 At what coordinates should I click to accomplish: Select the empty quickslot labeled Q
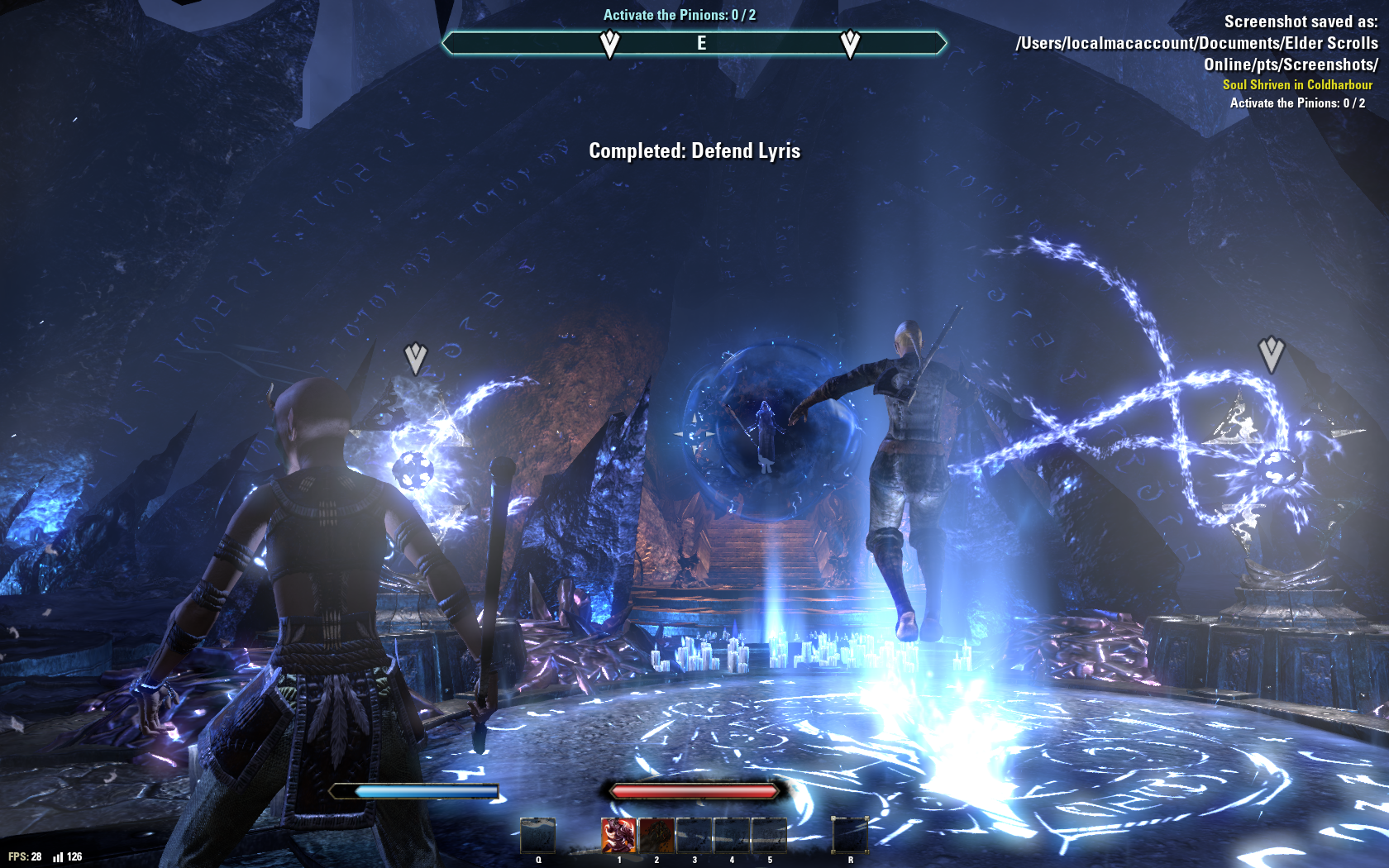[x=538, y=835]
